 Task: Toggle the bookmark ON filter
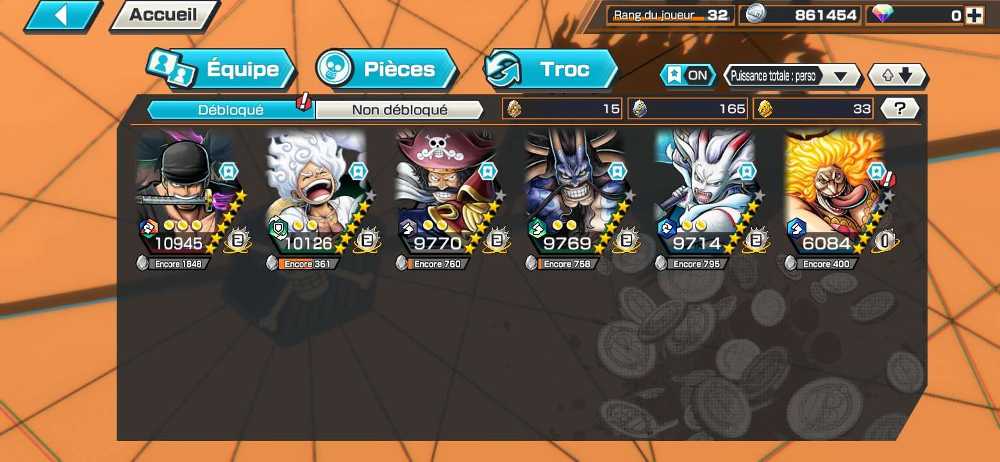(688, 76)
